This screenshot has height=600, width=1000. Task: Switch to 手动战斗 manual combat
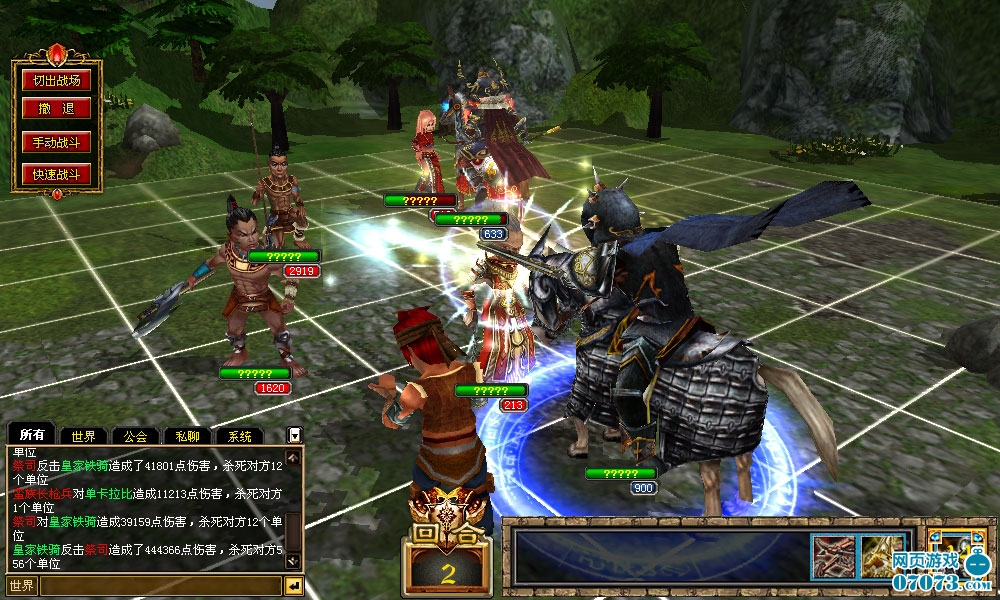56,142
